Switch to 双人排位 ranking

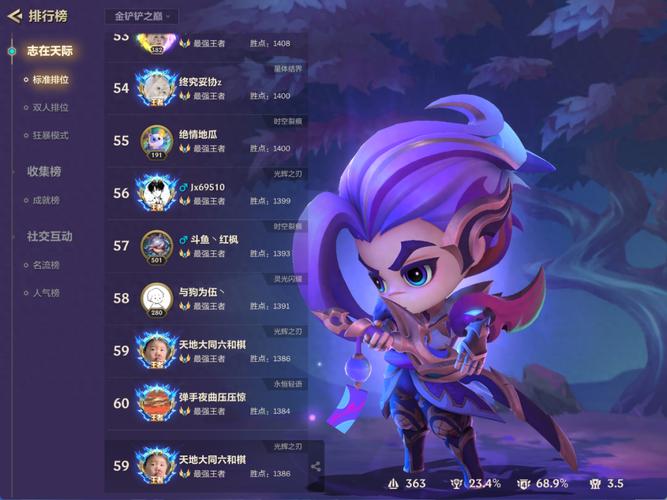point(50,107)
